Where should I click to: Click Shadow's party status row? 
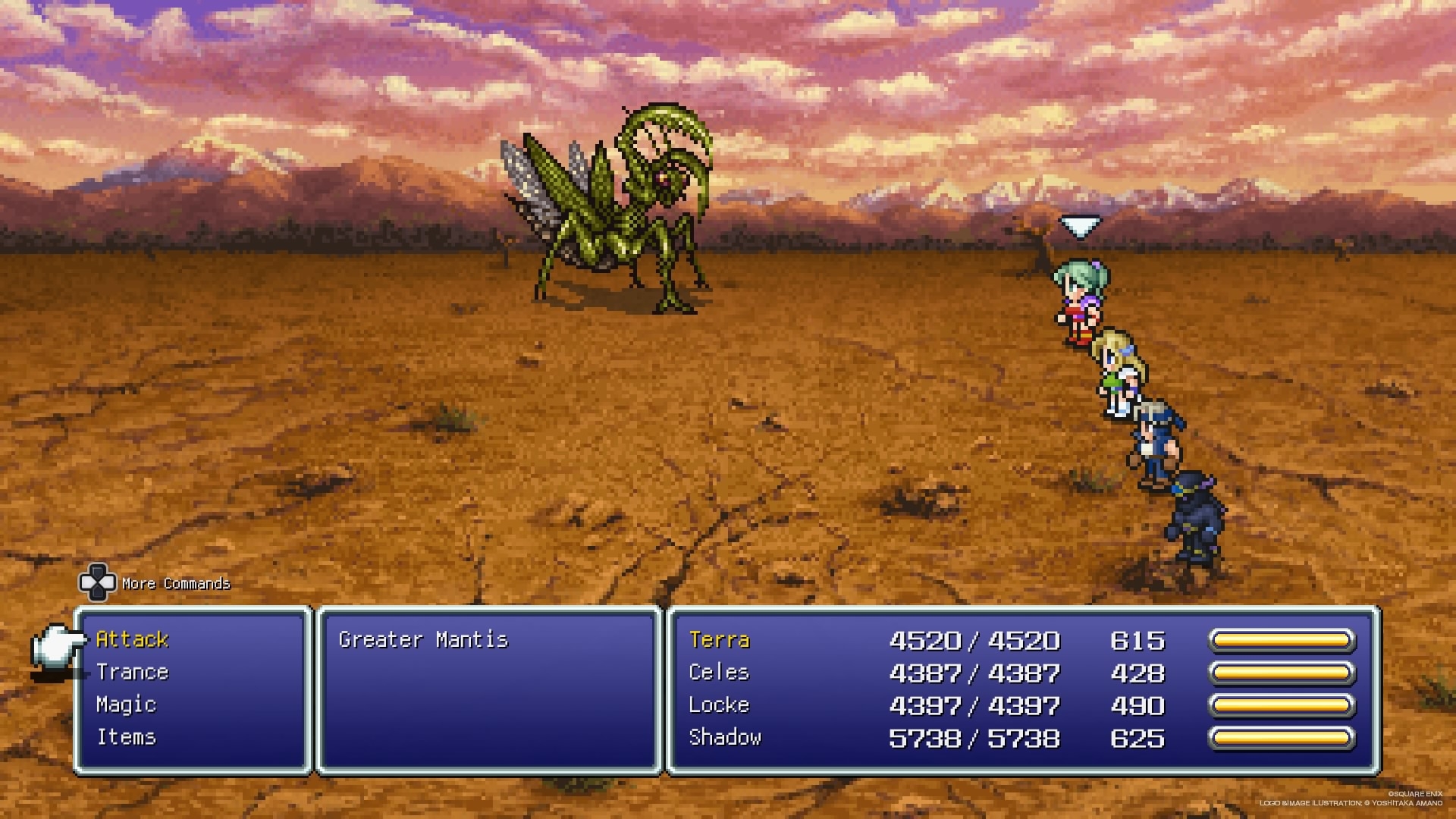[724, 738]
